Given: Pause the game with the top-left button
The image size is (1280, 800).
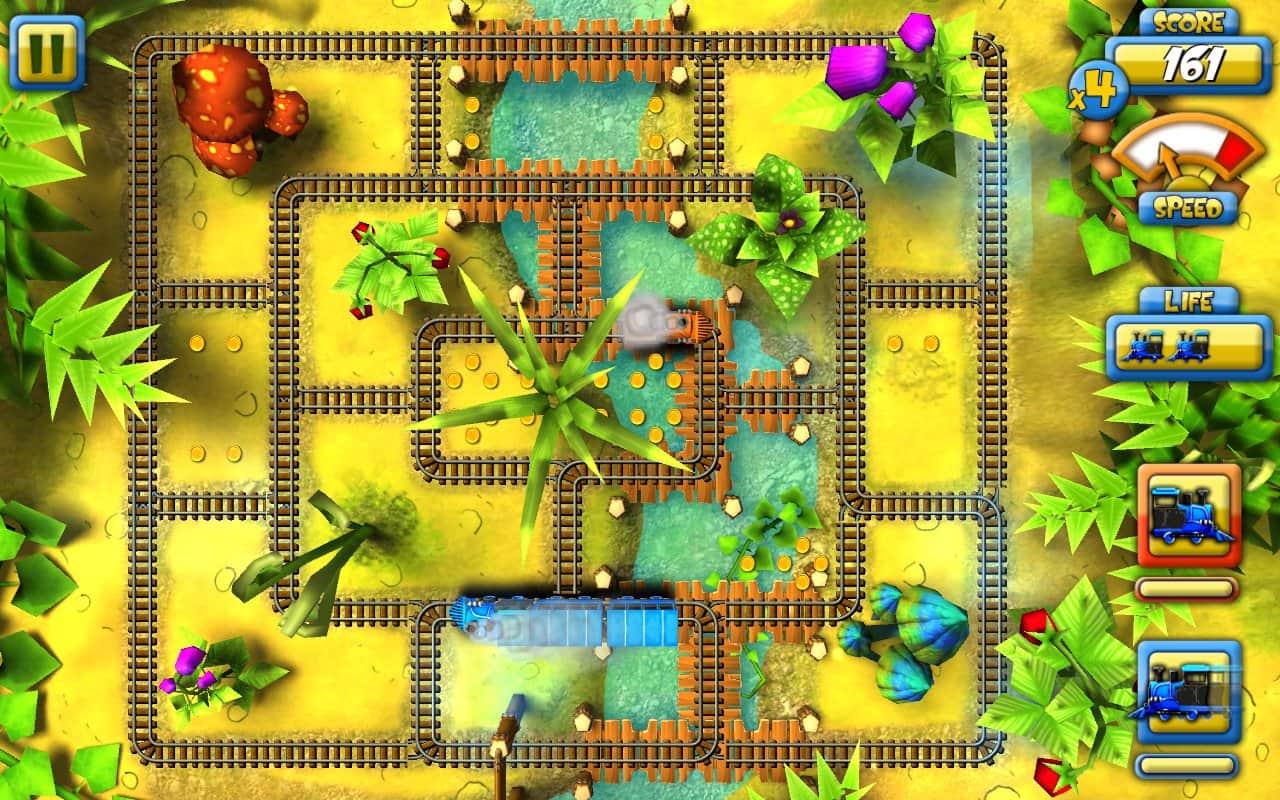Looking at the screenshot, I should pos(46,50).
